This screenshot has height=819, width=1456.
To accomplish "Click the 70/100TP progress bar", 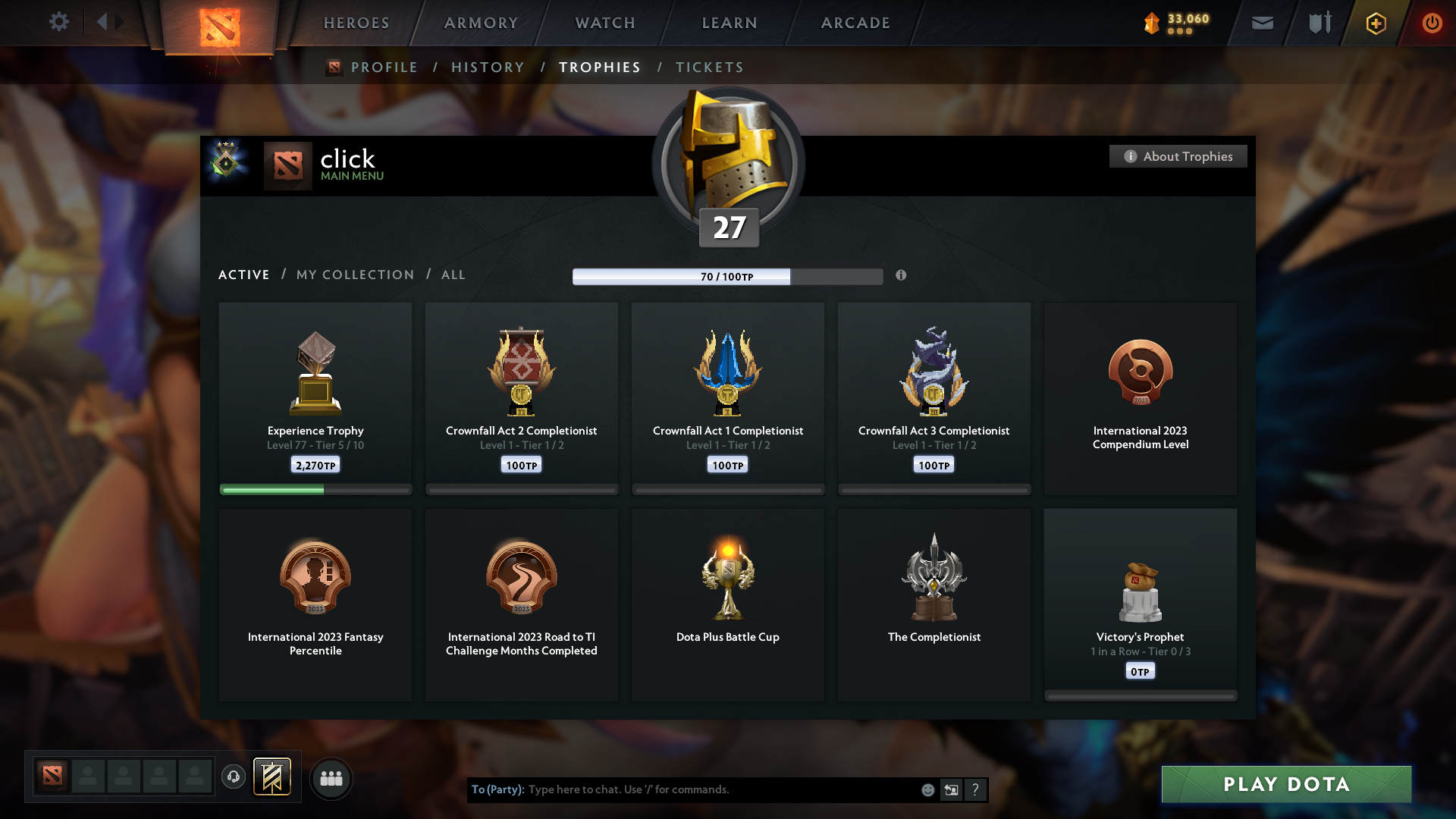I will [728, 276].
